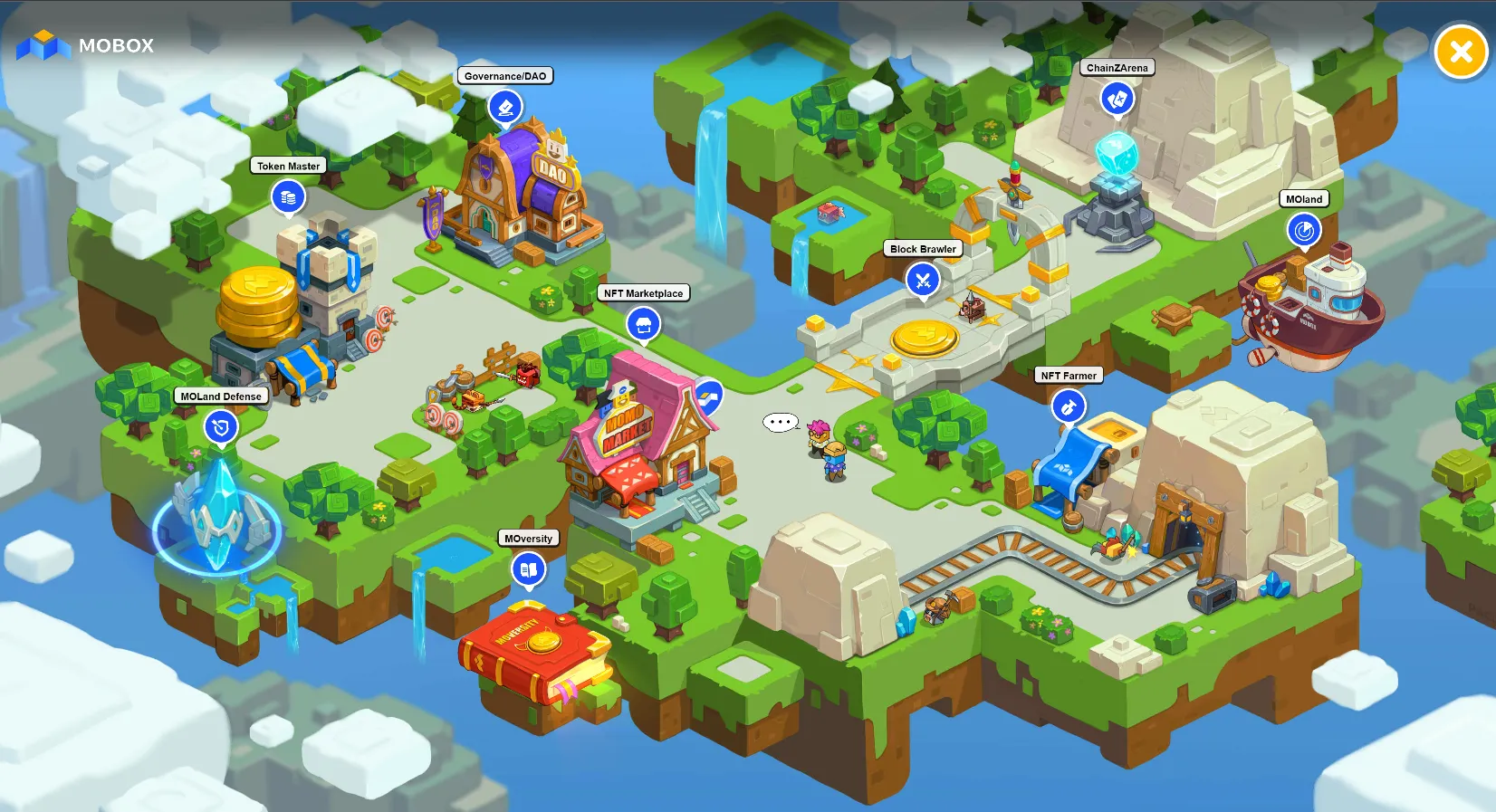The image size is (1496, 812).
Task: Select the MOLand Defense shield pin
Action: (x=220, y=427)
